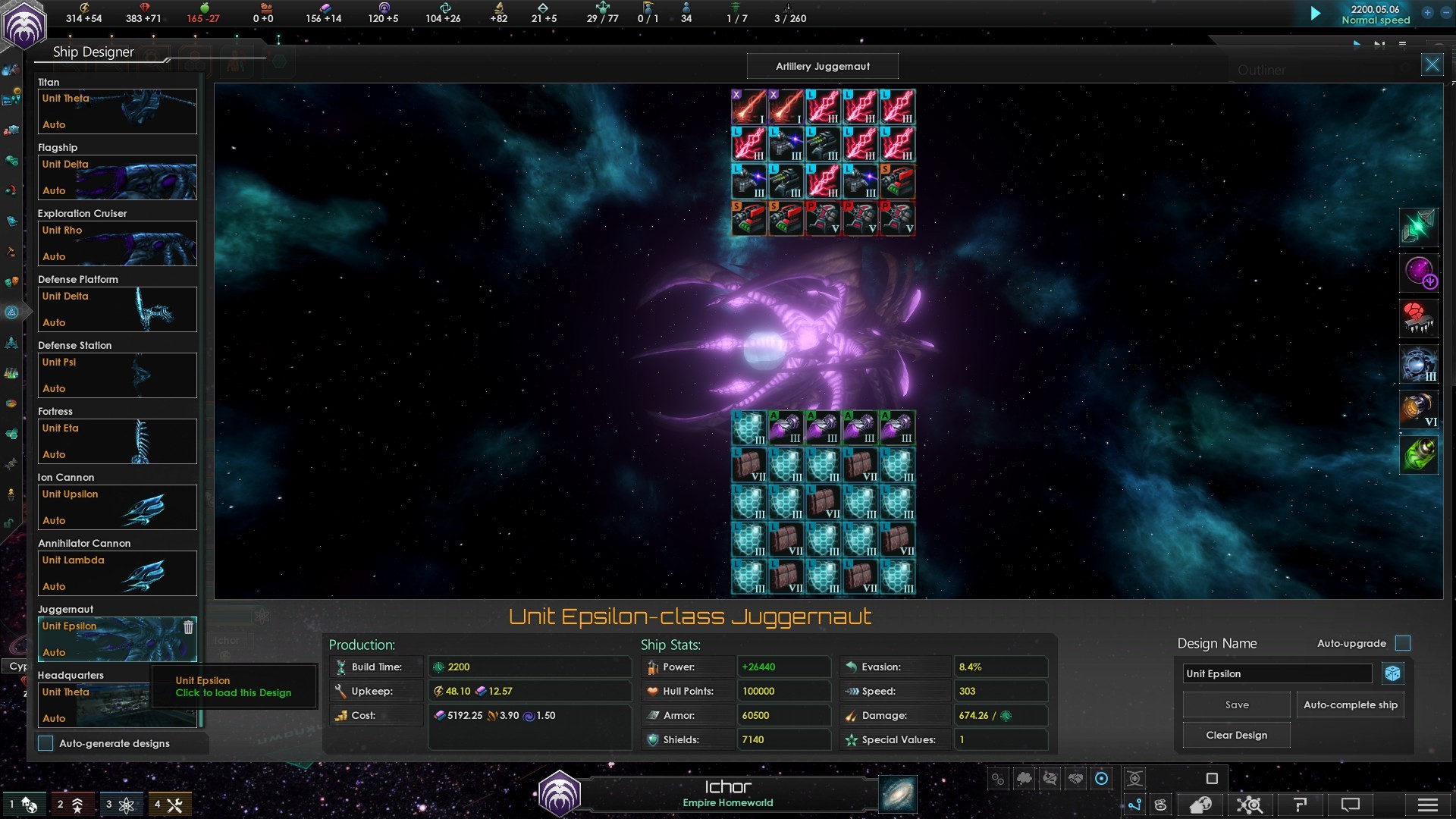The image size is (1456, 819).
Task: Choose the Unit Upsilon Ion Cannon design
Action: pos(117,507)
